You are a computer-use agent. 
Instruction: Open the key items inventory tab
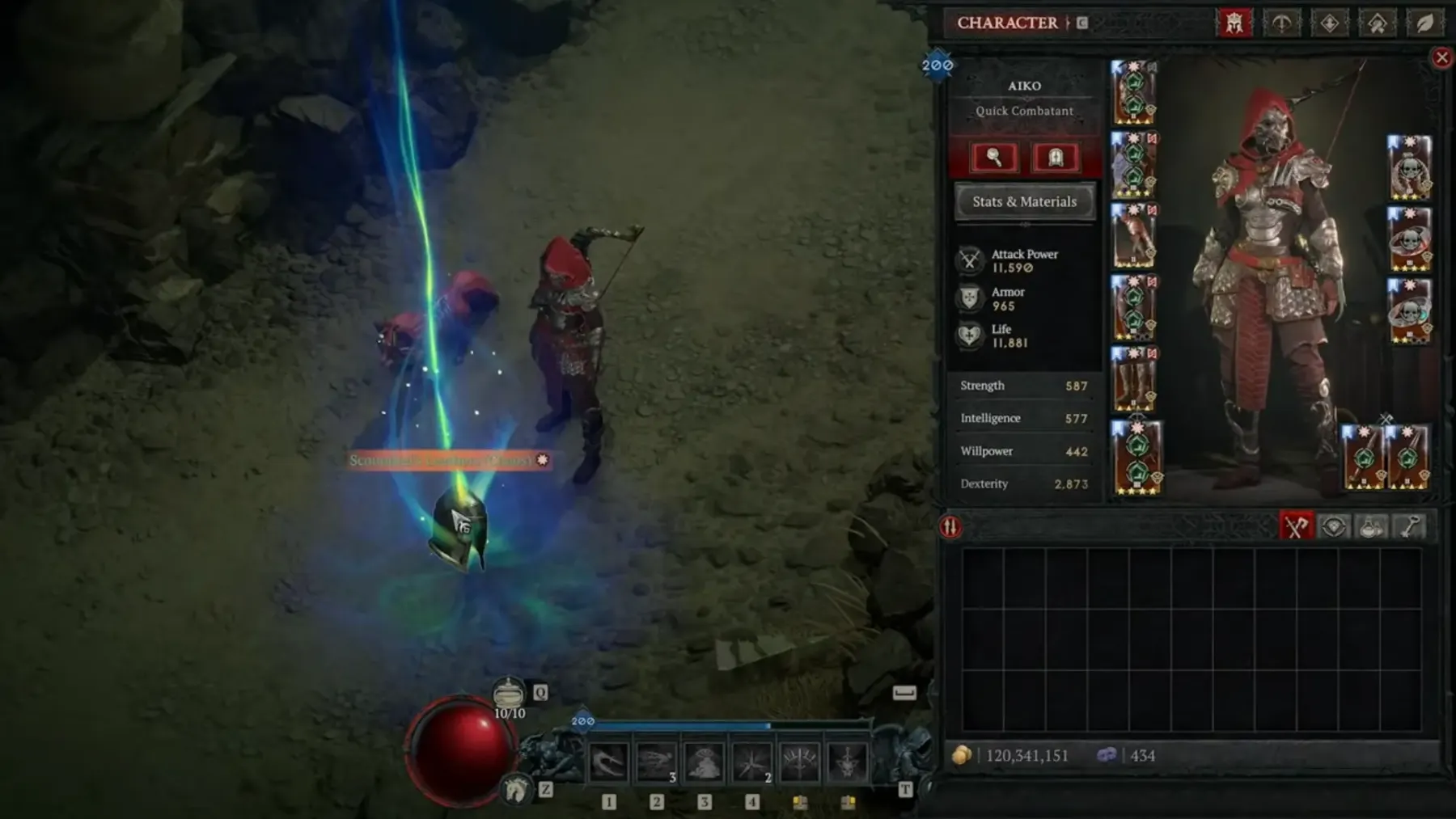pyautogui.click(x=1410, y=527)
